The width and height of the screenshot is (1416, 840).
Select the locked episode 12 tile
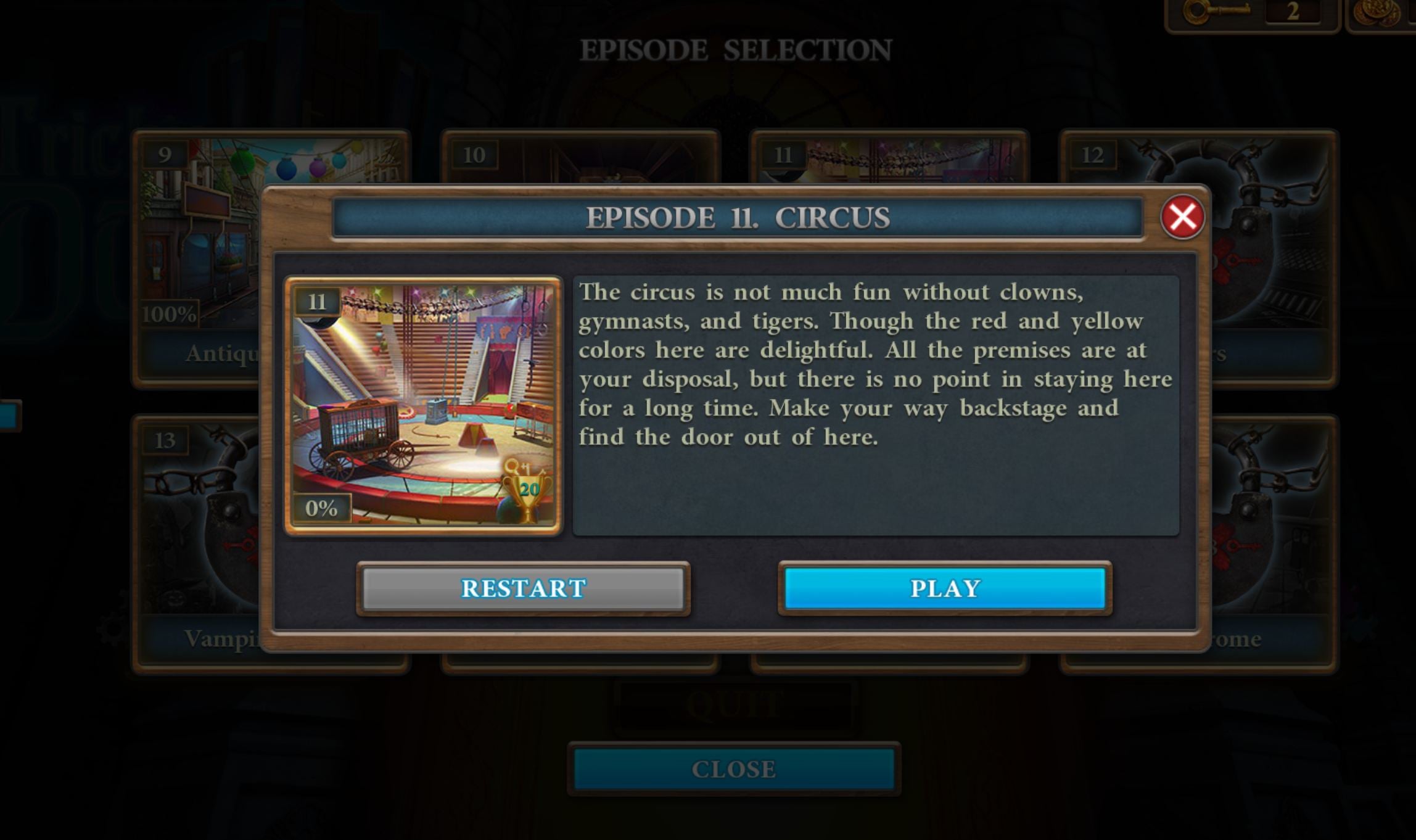pos(1270,259)
